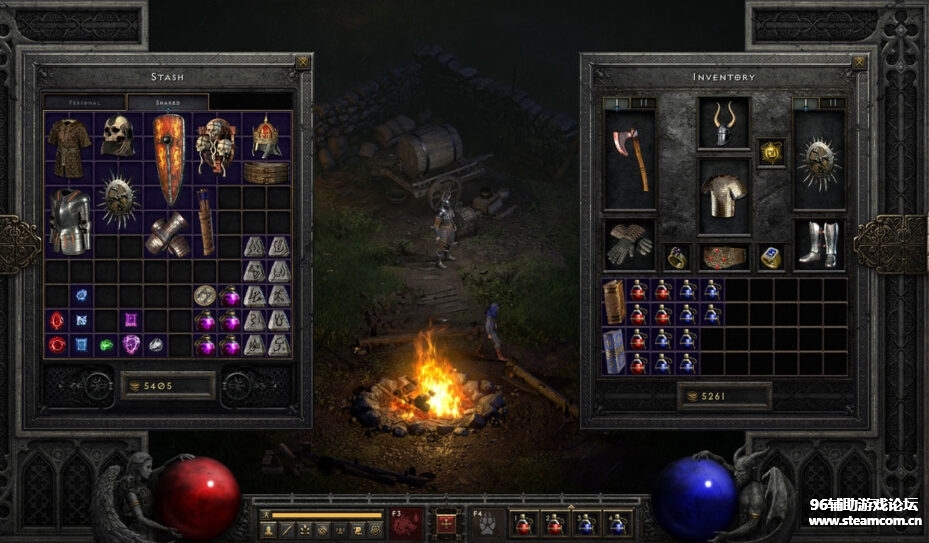929x543 pixels.
Task: Close the Inventory panel
Action: (859, 62)
